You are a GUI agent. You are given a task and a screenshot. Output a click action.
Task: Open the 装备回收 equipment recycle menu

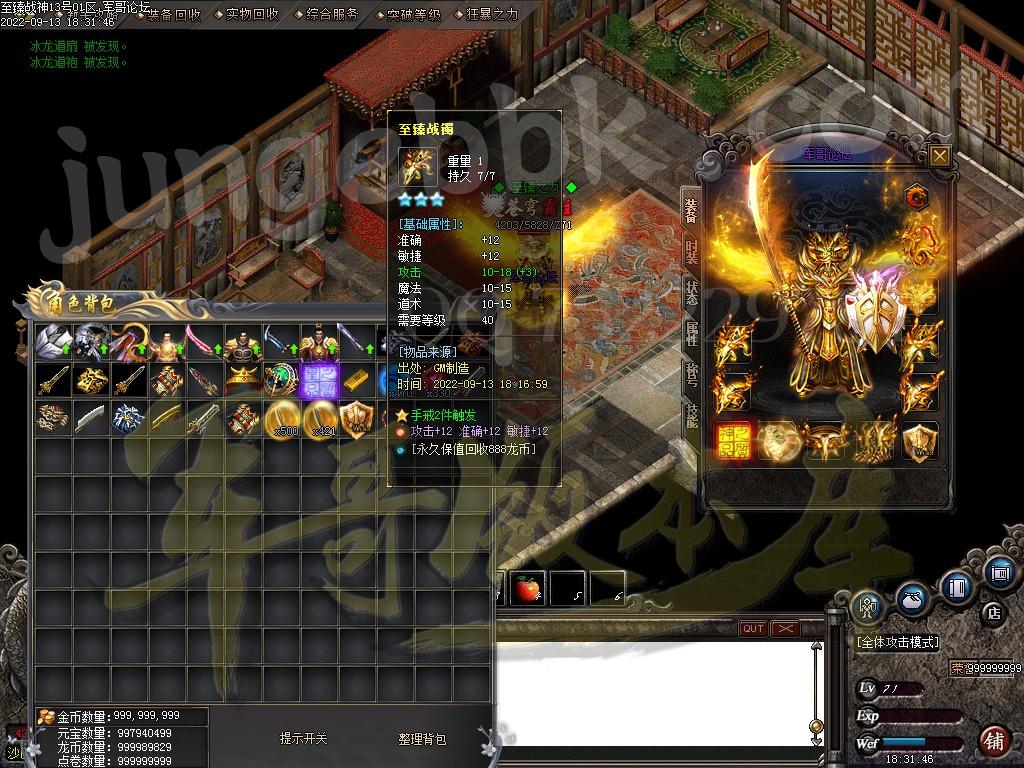click(173, 15)
